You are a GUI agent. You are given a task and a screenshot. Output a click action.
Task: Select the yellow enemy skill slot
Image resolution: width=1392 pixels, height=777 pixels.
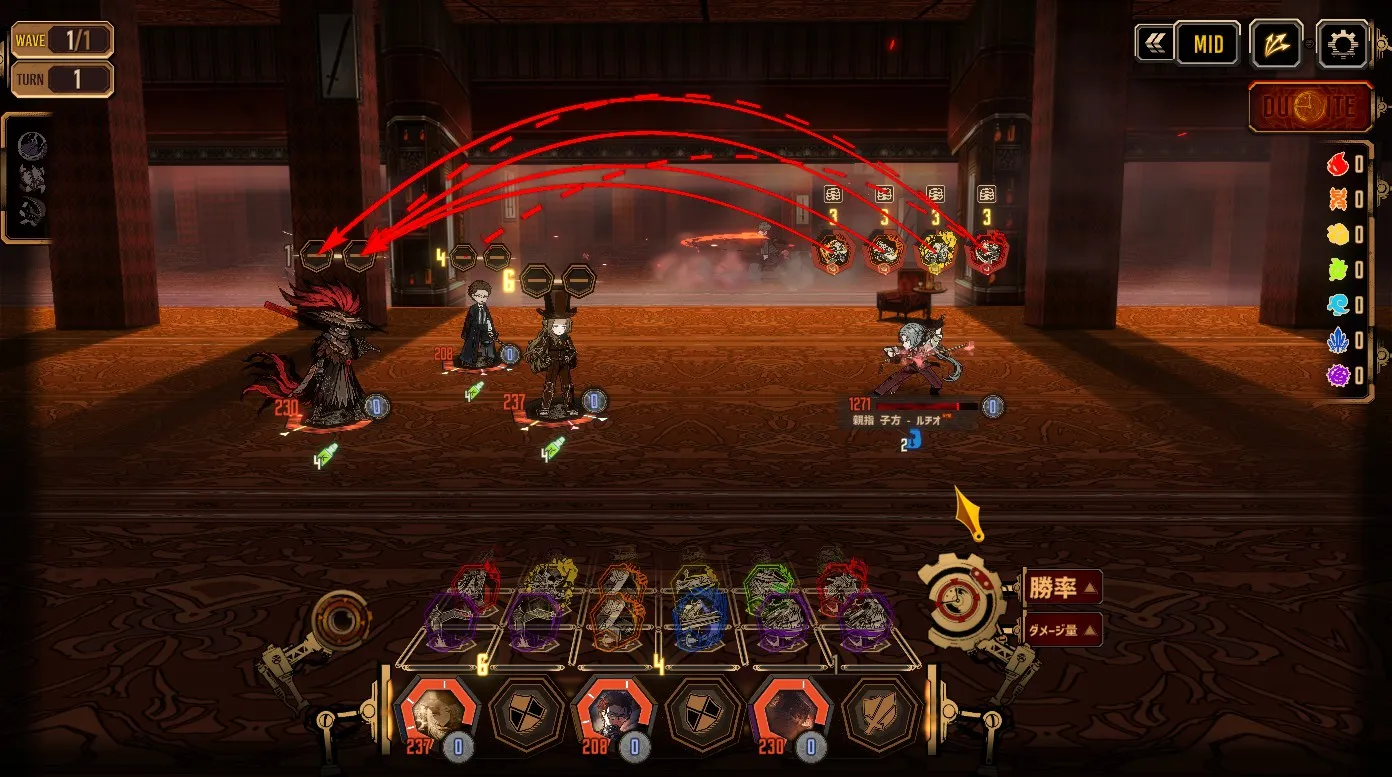(x=936, y=252)
